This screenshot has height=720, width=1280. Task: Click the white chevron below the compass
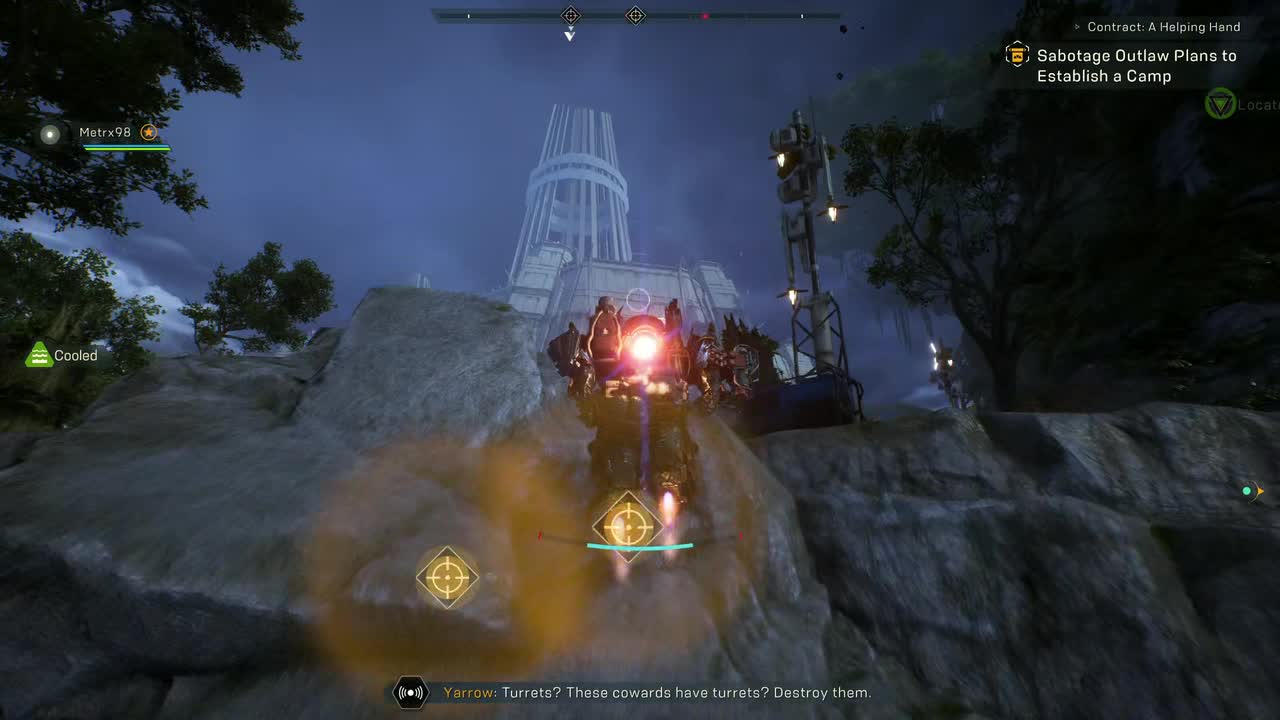pos(570,34)
